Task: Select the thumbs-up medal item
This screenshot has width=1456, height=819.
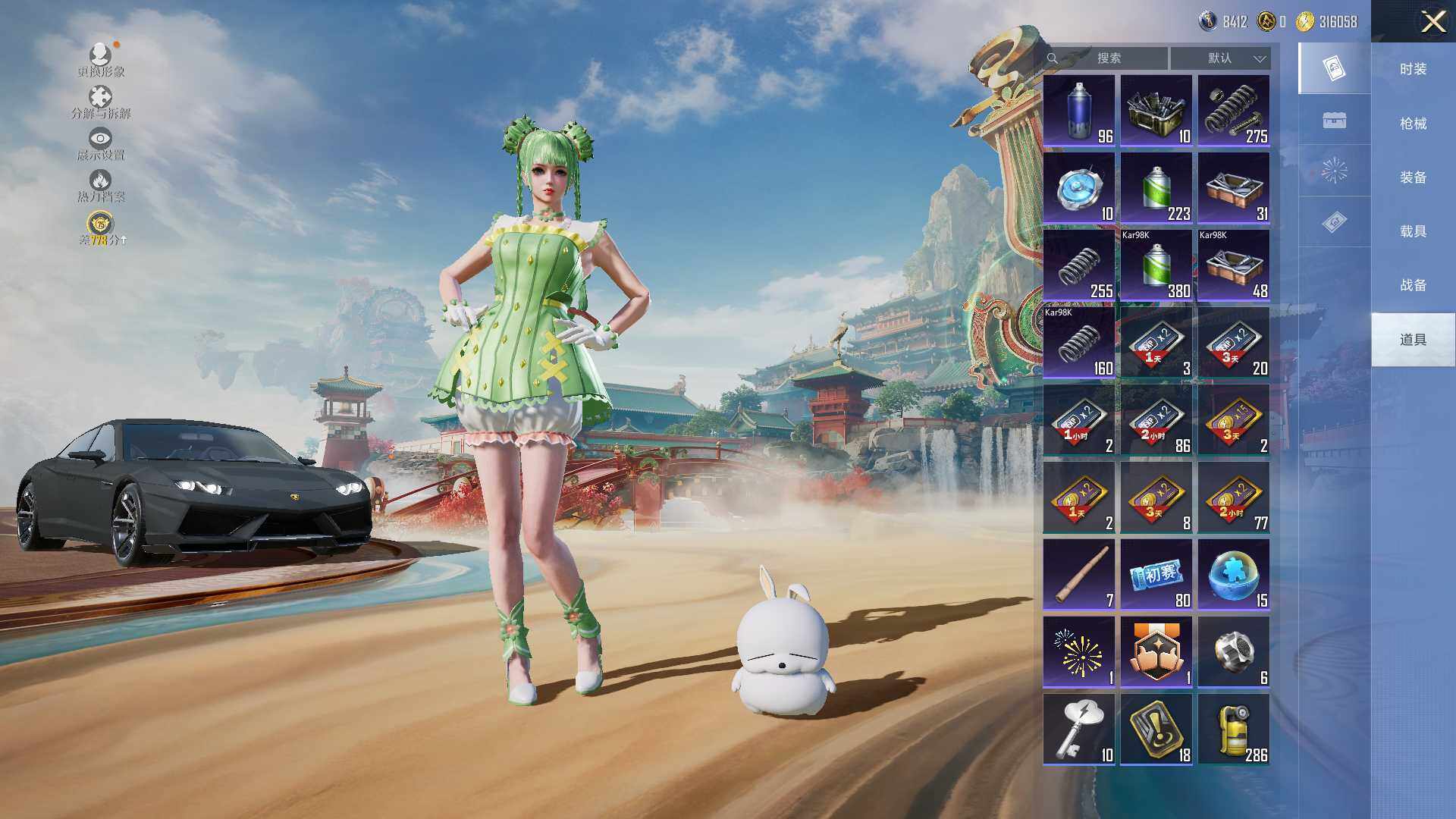Action: (x=1156, y=652)
